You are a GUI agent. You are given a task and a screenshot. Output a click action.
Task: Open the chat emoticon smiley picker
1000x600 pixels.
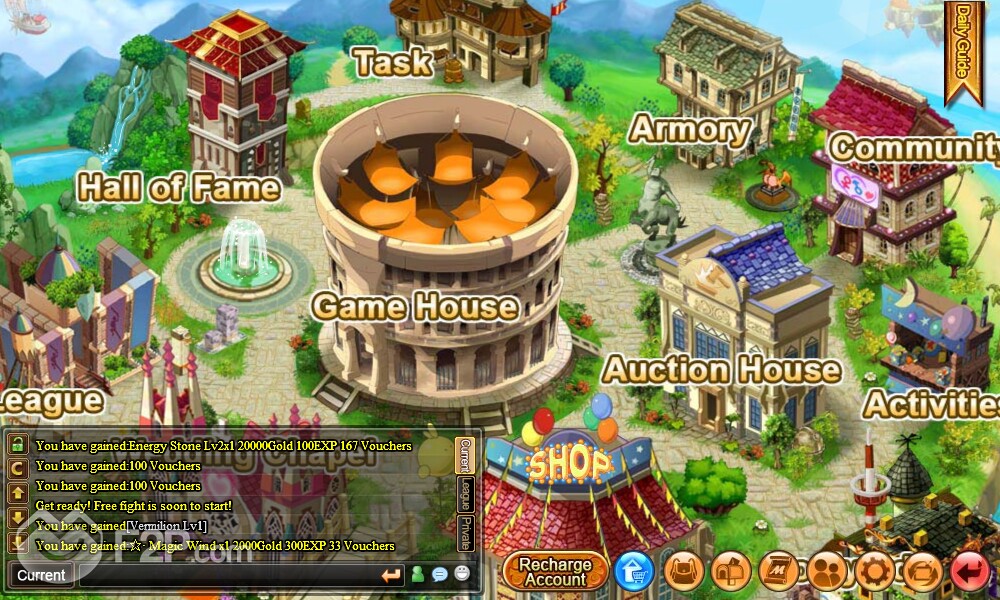(462, 574)
